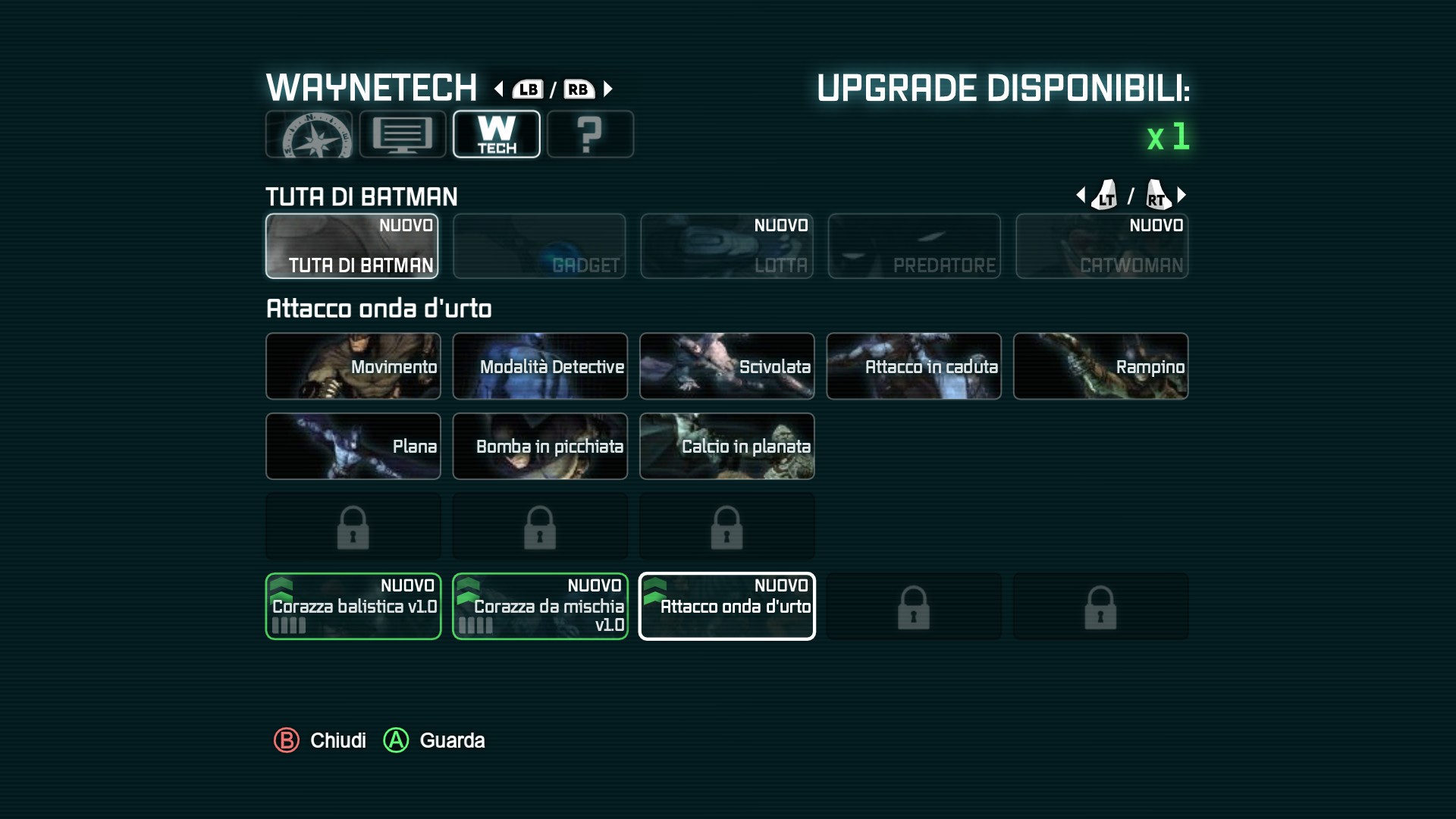
Task: Open the compass map tab
Action: pos(309,134)
